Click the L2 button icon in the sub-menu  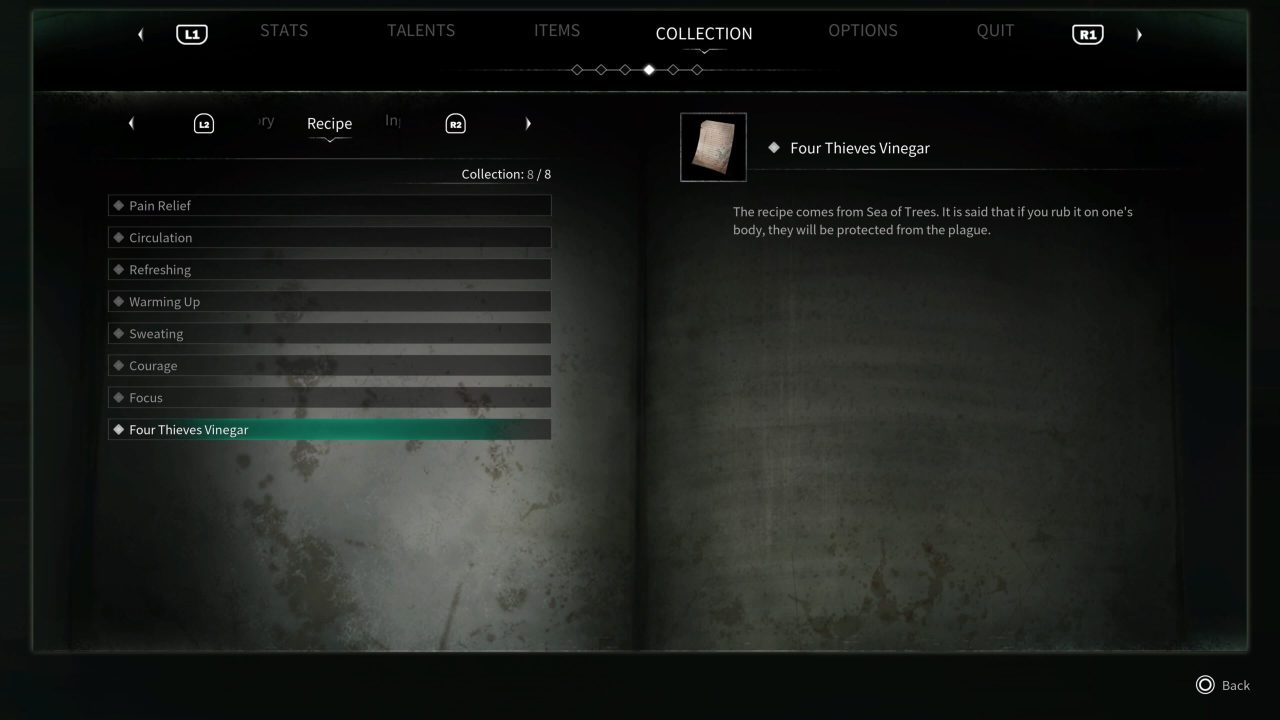pyautogui.click(x=203, y=123)
